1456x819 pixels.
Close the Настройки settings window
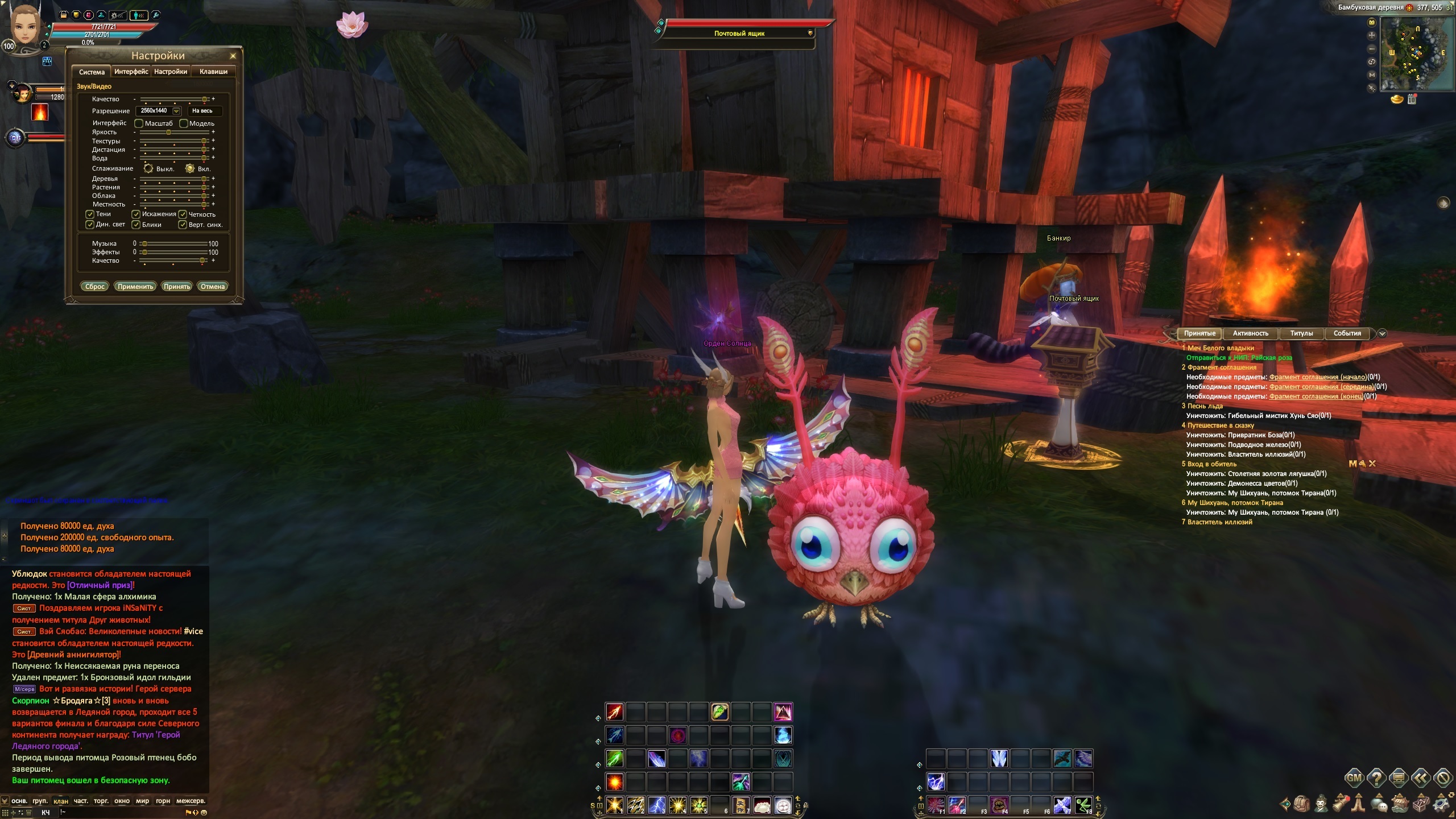coord(233,56)
